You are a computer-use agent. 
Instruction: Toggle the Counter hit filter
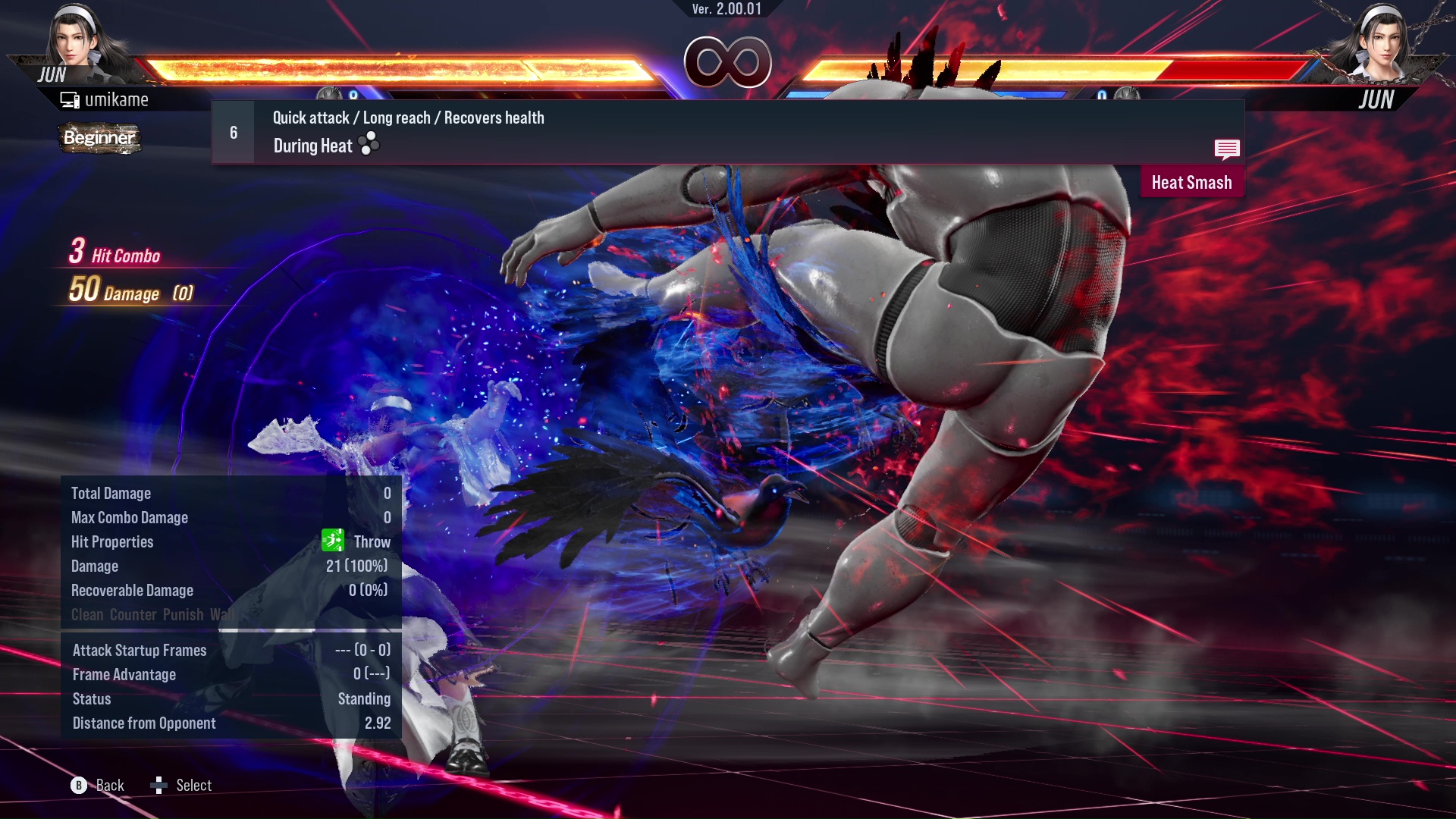(133, 614)
